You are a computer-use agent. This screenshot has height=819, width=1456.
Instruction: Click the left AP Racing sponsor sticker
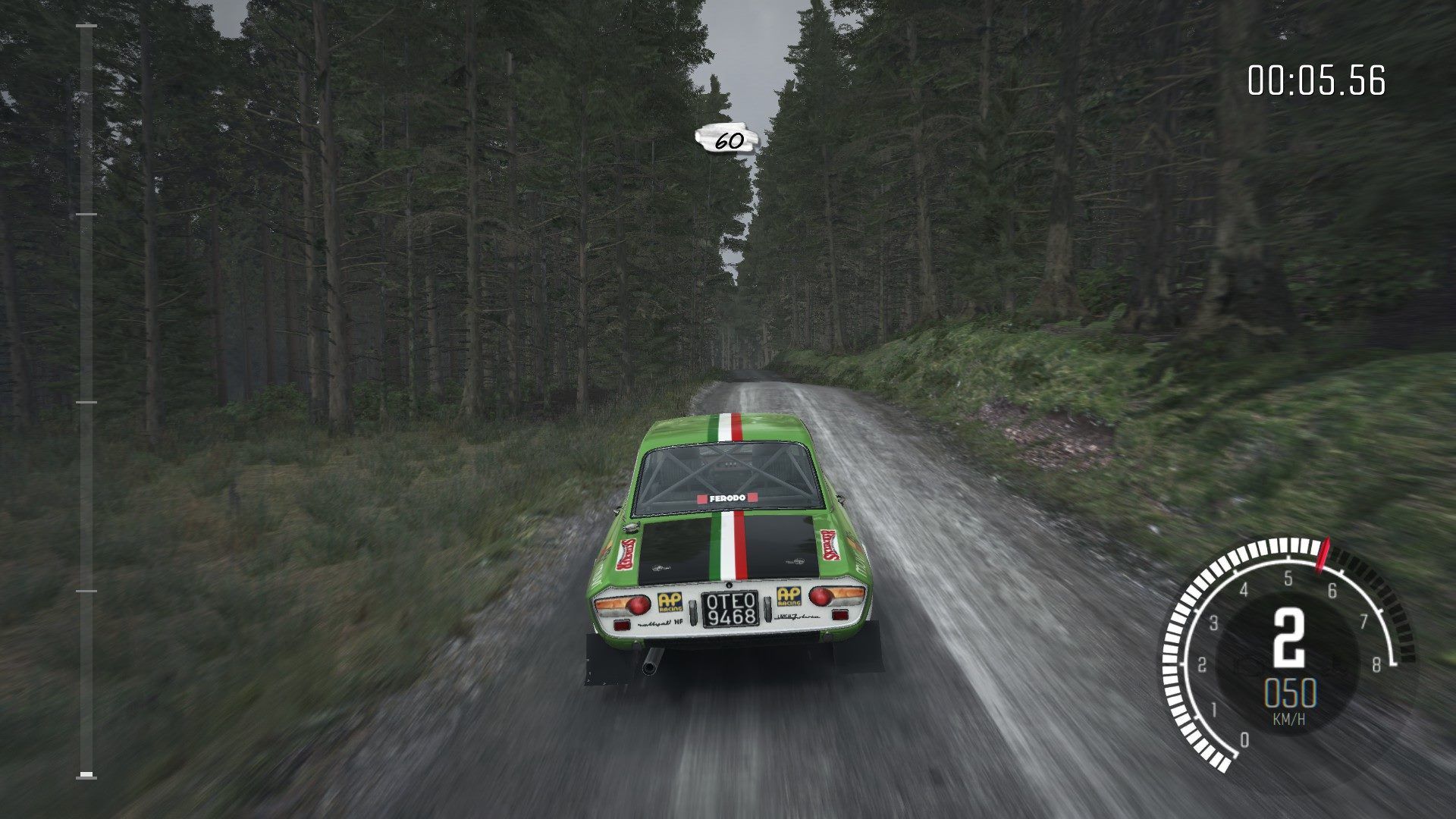670,601
